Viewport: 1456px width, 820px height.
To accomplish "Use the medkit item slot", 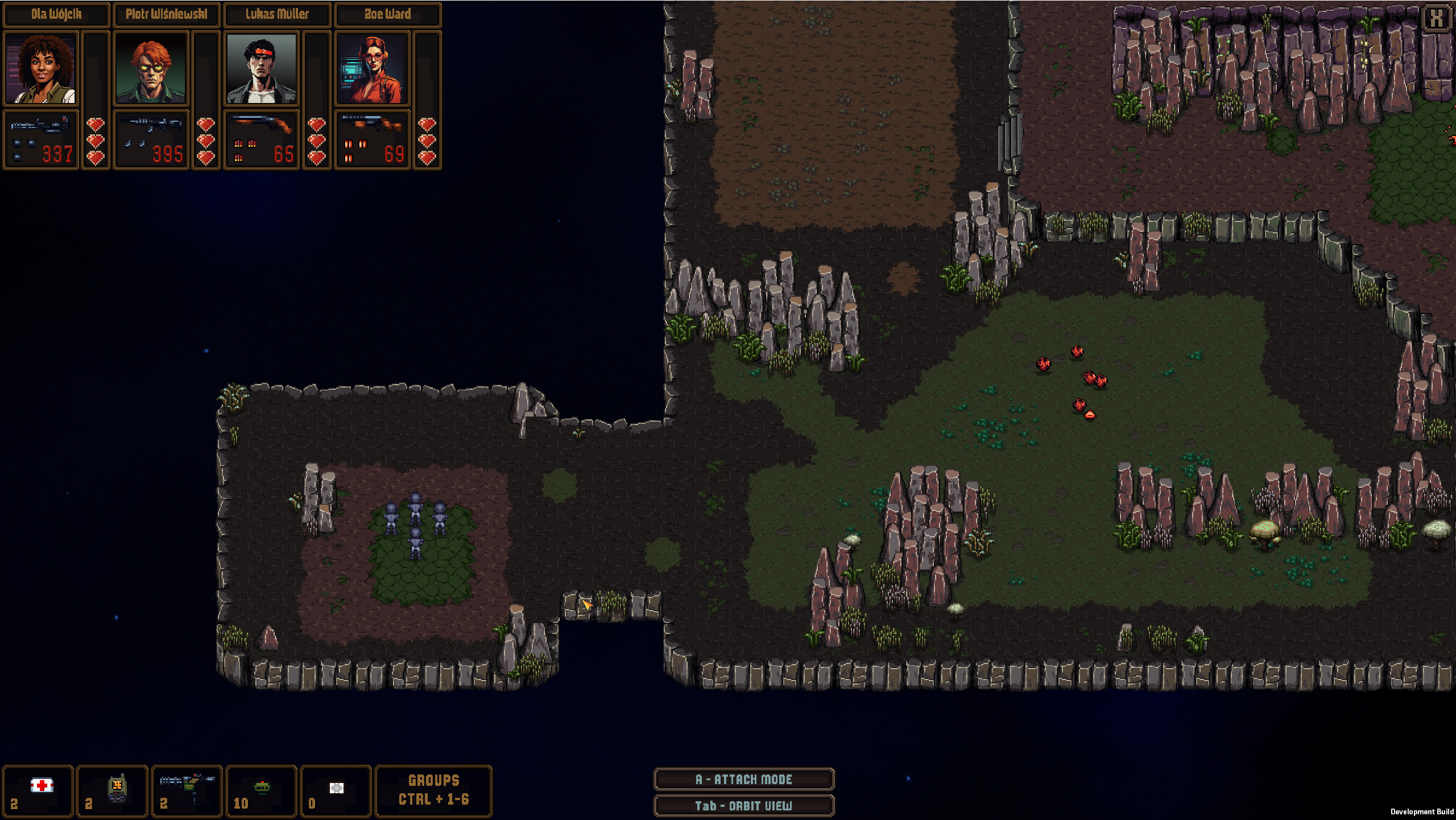I will (38, 792).
